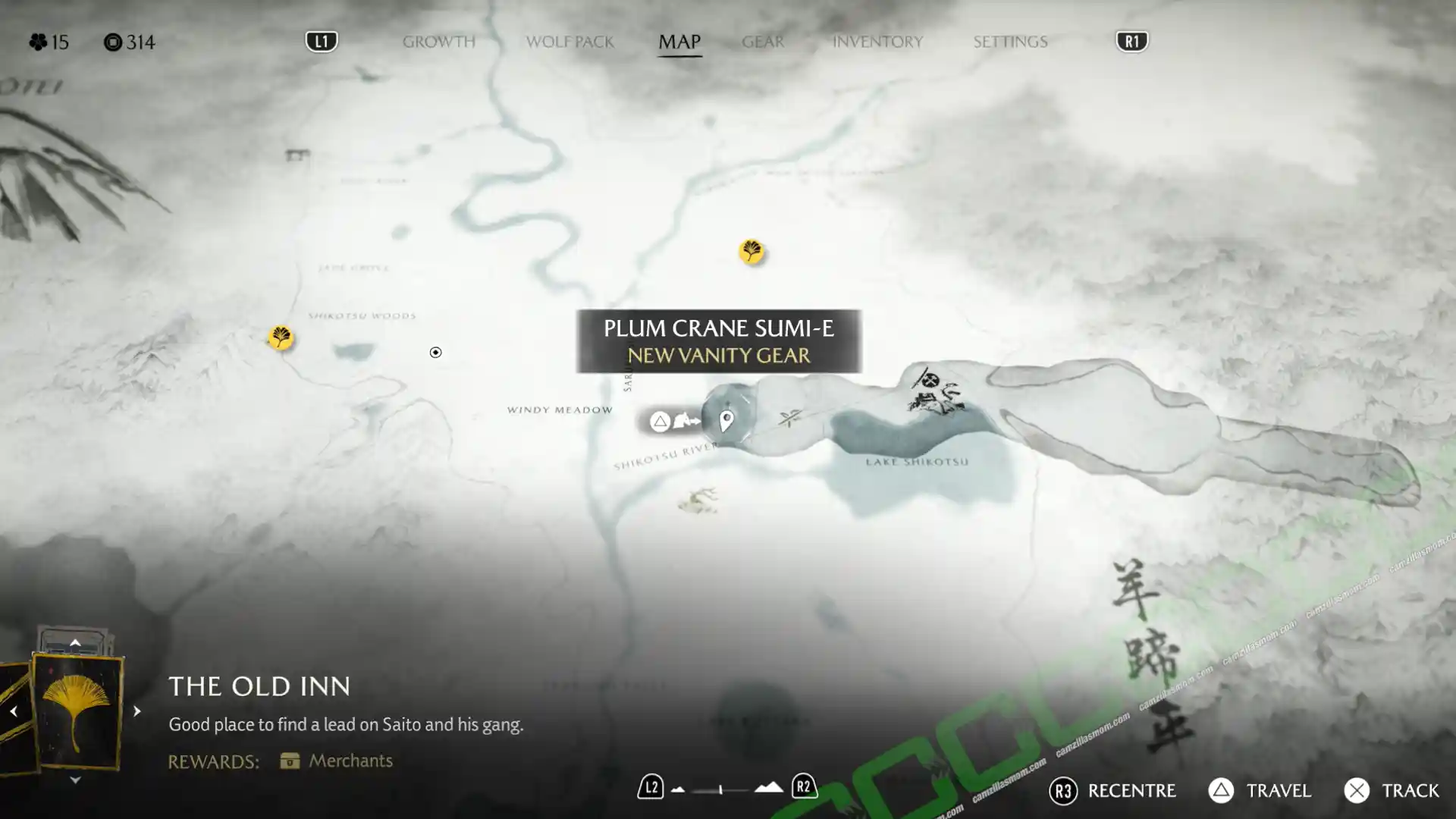Switch to the Growth tab
Screen dimensions: 1456x819
(438, 42)
